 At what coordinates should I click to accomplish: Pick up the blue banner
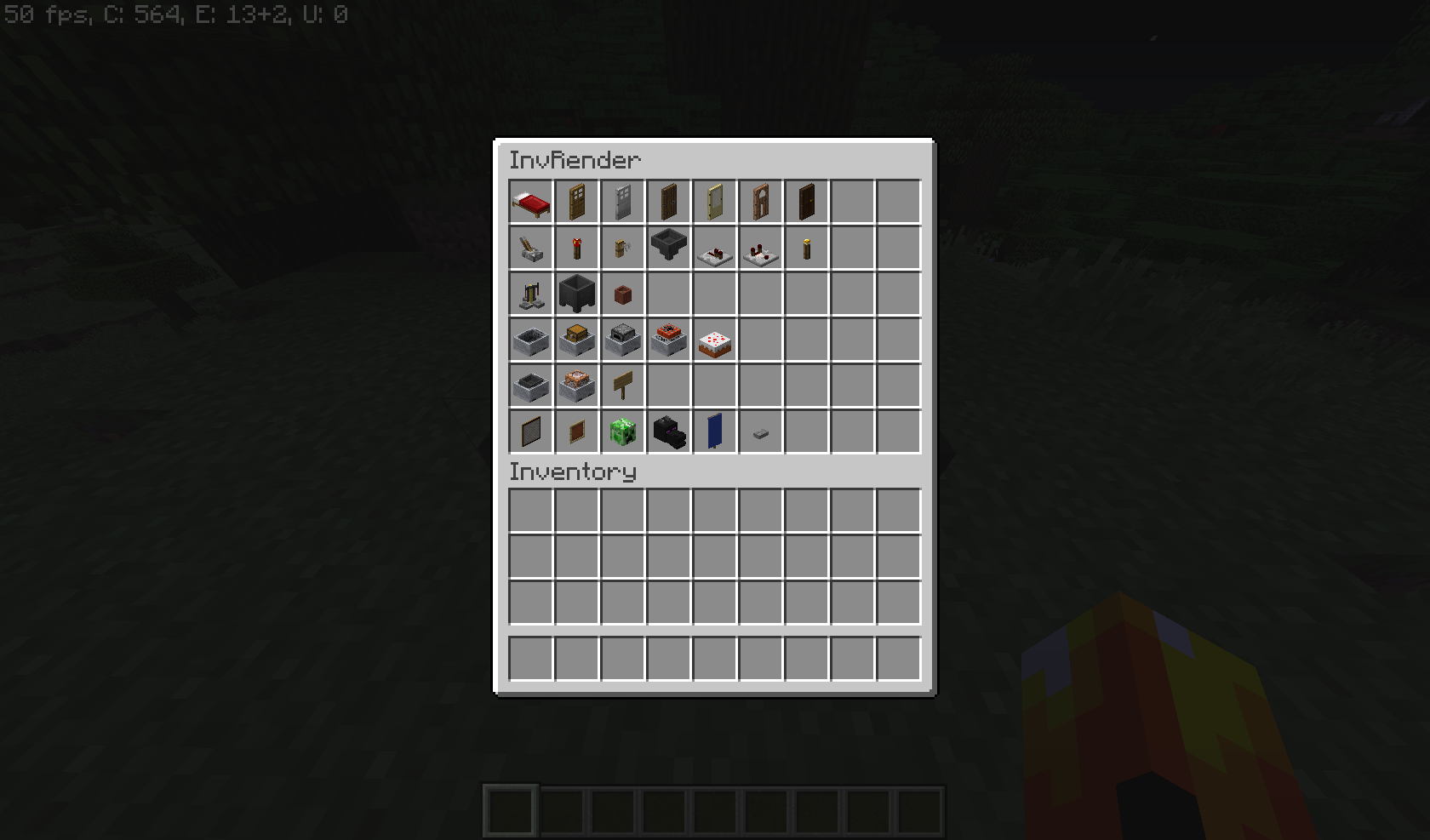coord(714,431)
